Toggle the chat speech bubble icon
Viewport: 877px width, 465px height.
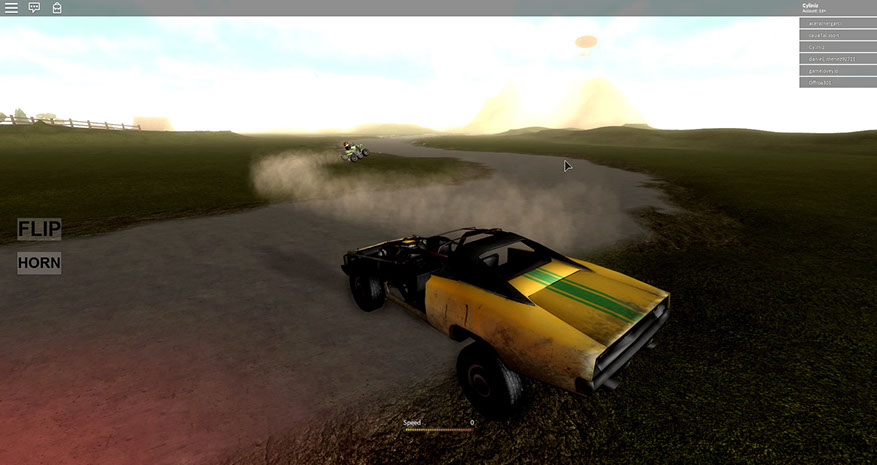tap(34, 7)
